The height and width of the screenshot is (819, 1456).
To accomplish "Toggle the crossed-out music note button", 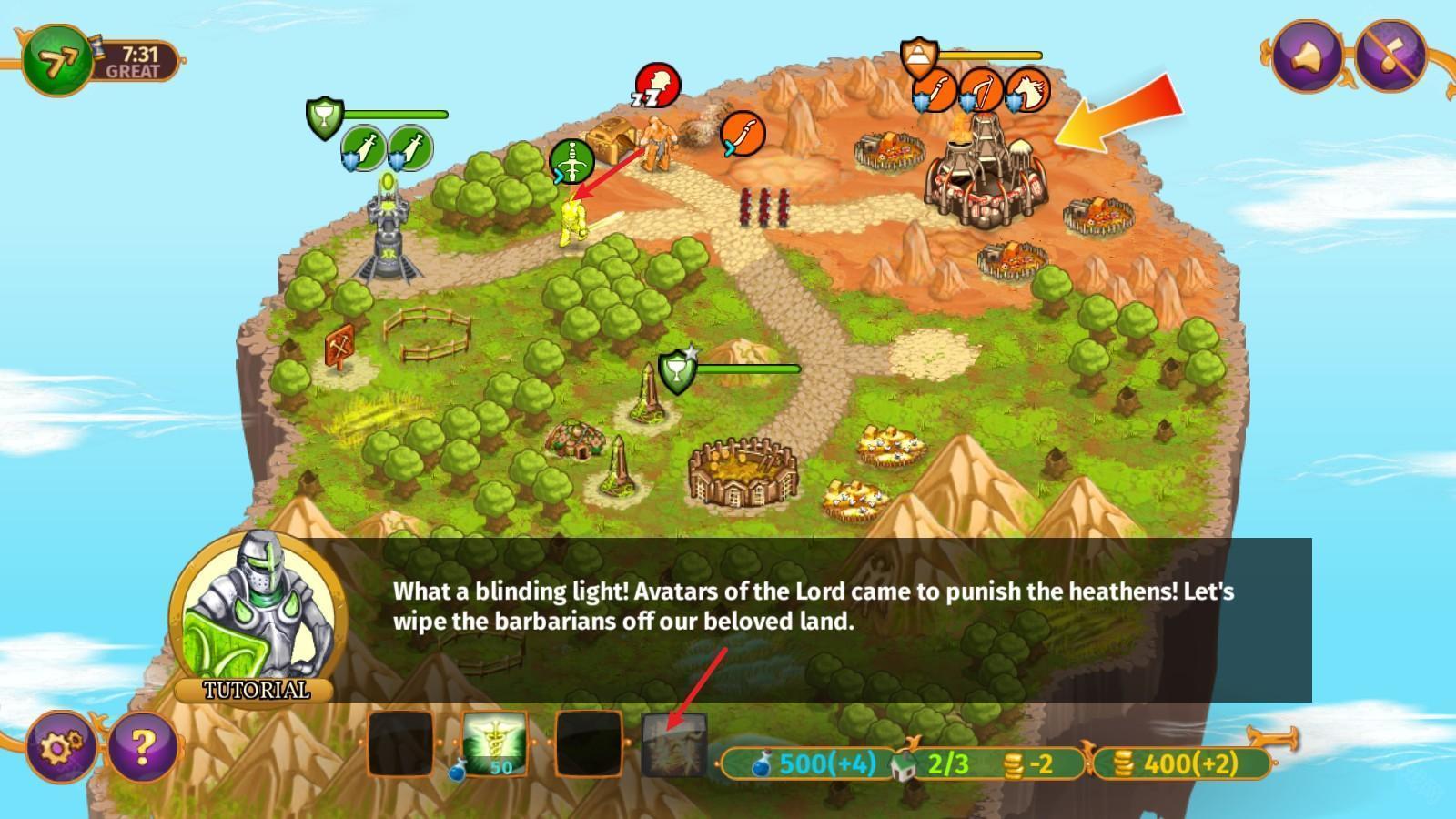I will (x=1390, y=55).
